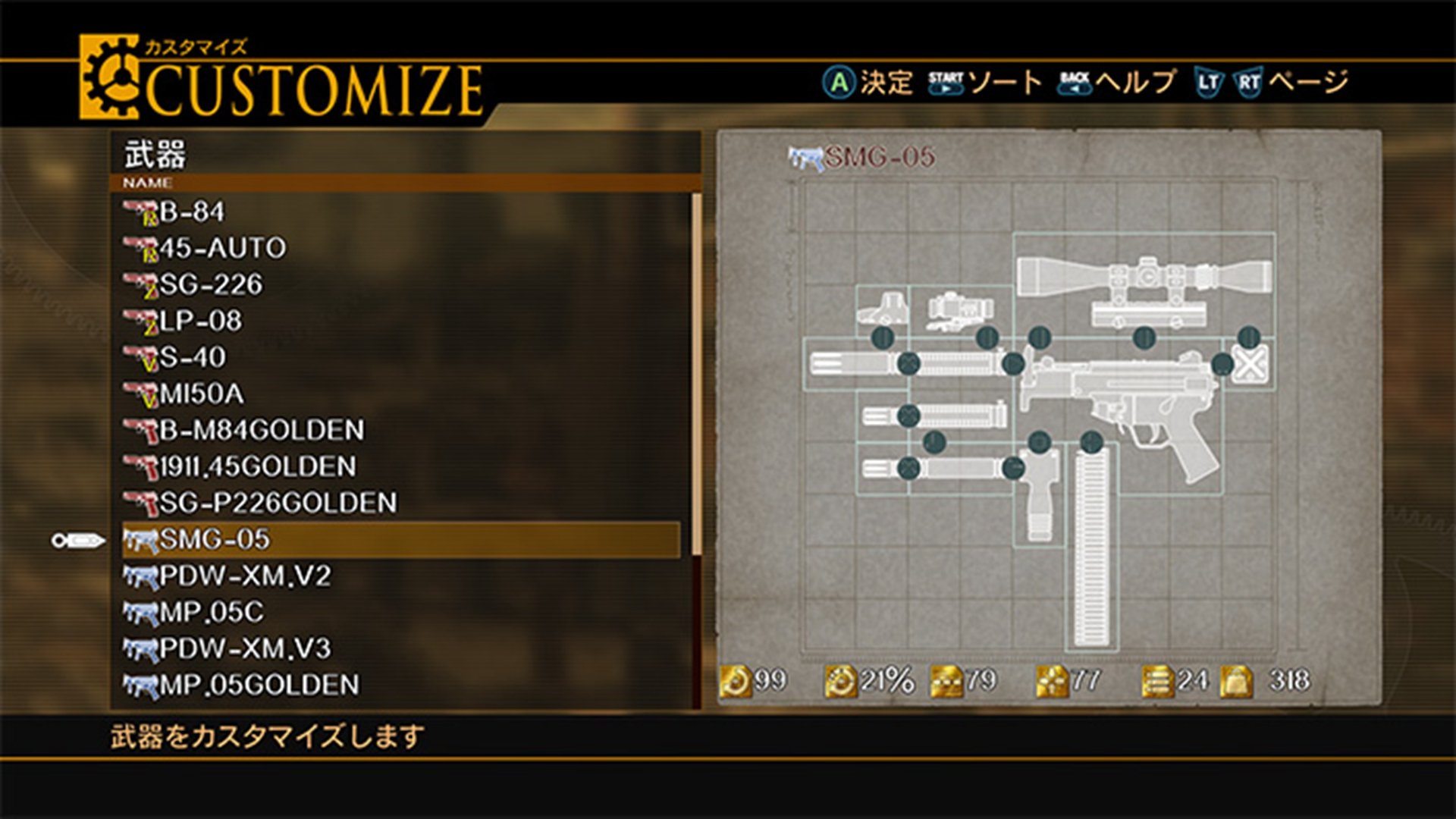Confirm the highlighted SMG-05 row
Viewport: 1456px width, 819px height.
(400, 540)
